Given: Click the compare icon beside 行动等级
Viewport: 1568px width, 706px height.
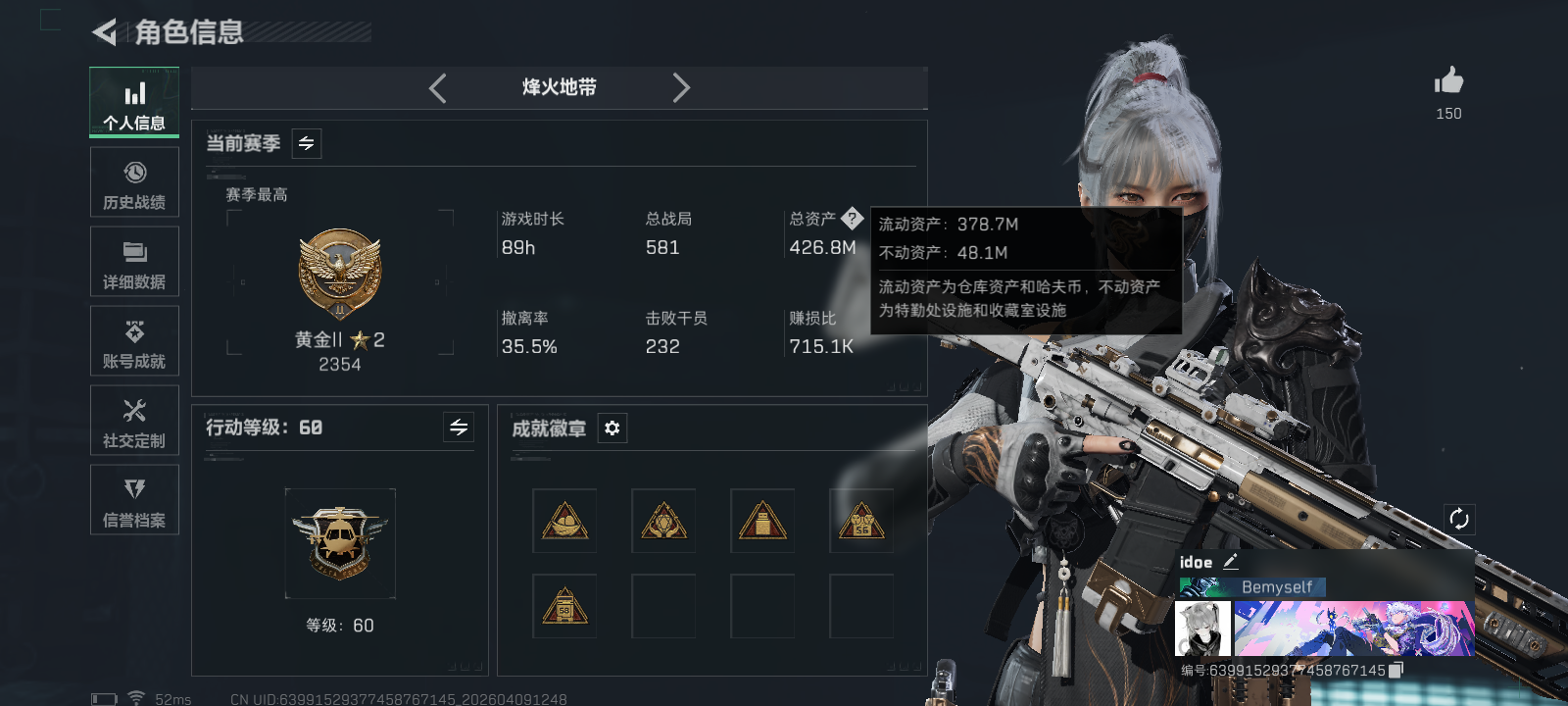Looking at the screenshot, I should [x=458, y=428].
